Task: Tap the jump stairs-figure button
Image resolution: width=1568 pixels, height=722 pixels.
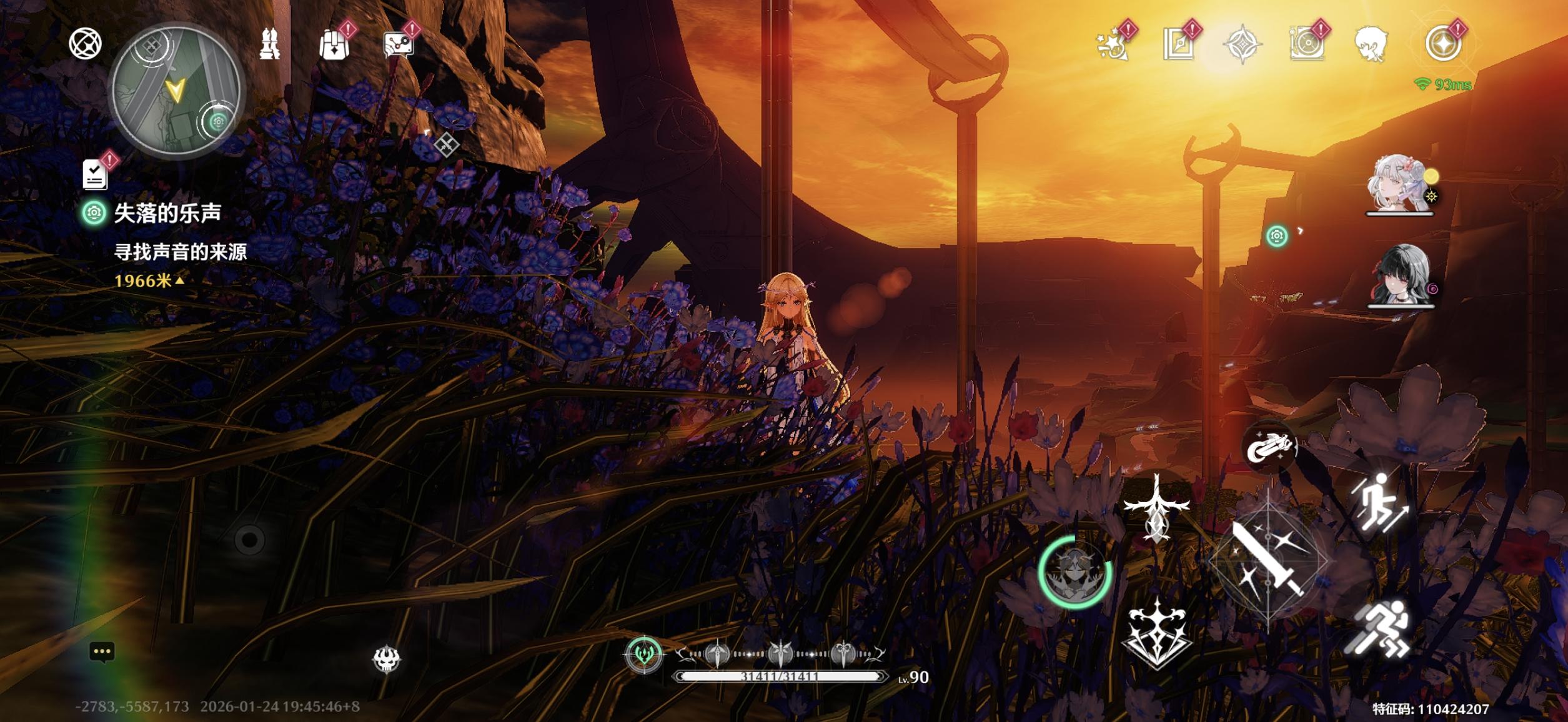Action: (1379, 502)
